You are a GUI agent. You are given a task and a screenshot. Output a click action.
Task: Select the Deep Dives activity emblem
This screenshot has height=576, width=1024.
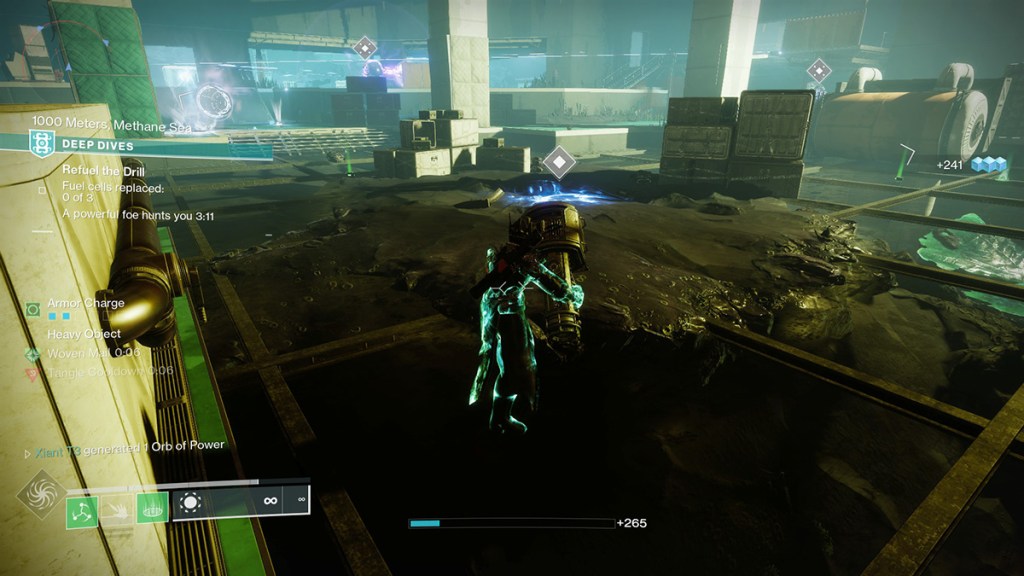pos(41,144)
